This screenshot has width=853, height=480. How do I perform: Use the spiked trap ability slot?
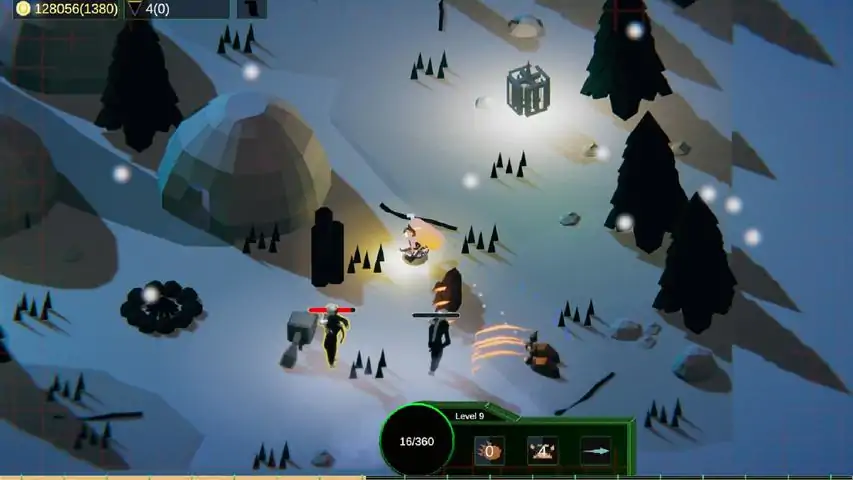pos(542,451)
